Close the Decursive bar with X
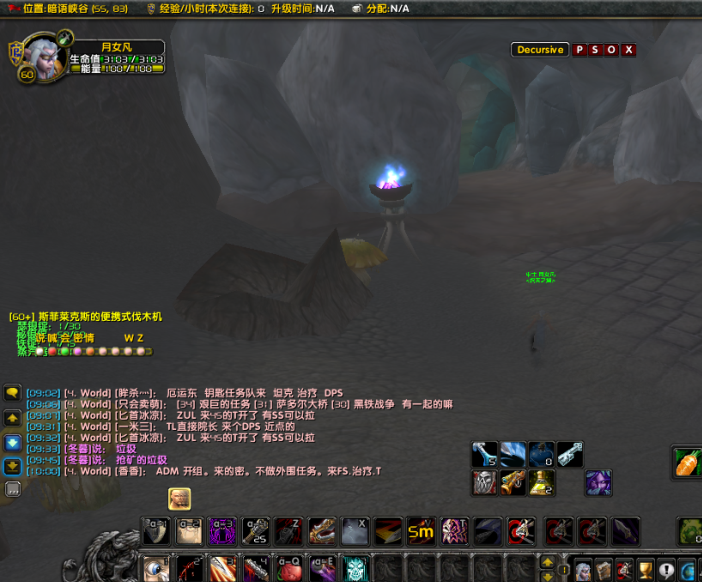 [628, 50]
